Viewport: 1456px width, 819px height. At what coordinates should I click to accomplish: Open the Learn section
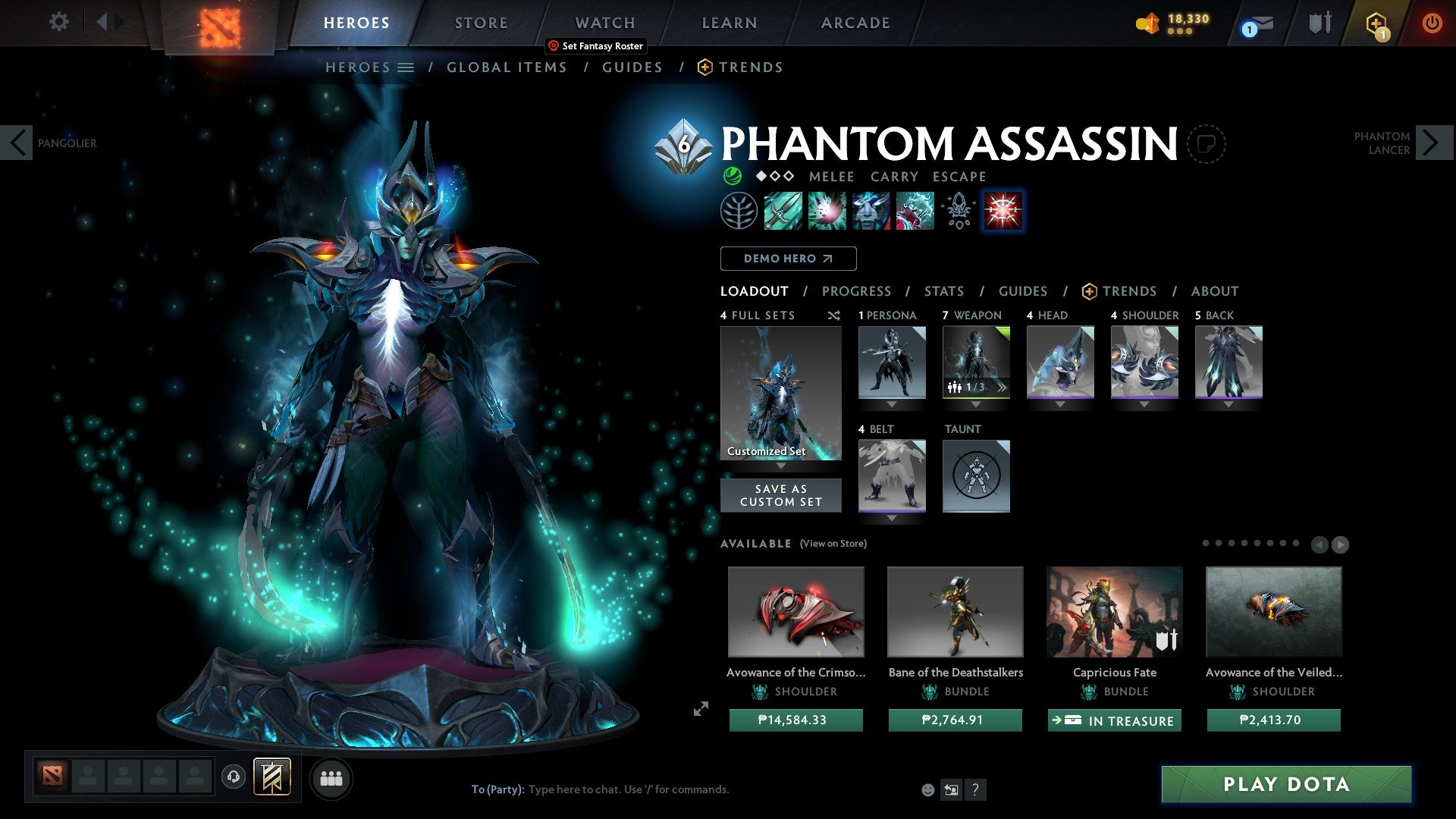pos(730,23)
